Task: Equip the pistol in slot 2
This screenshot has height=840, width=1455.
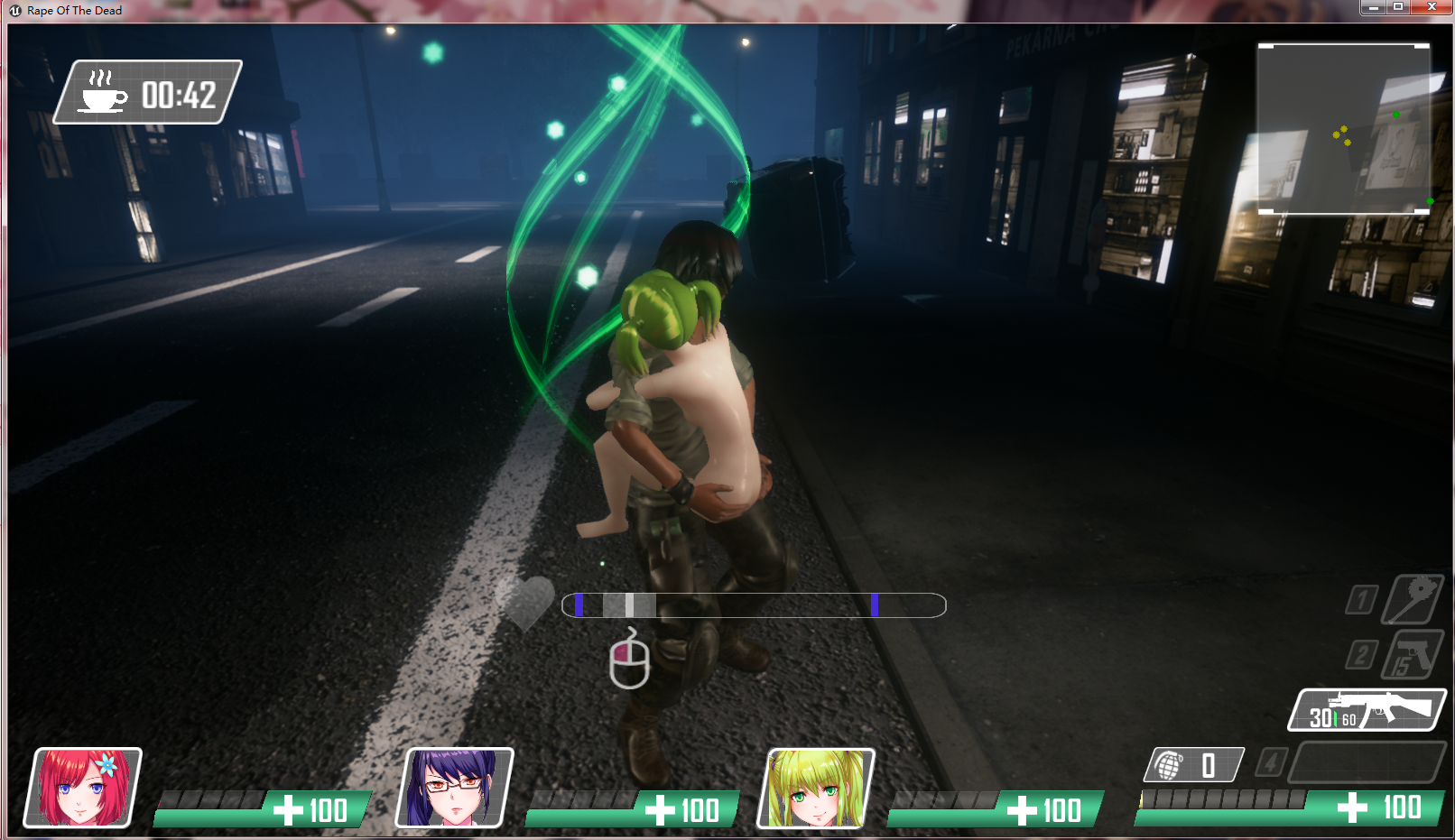Action: click(1412, 654)
